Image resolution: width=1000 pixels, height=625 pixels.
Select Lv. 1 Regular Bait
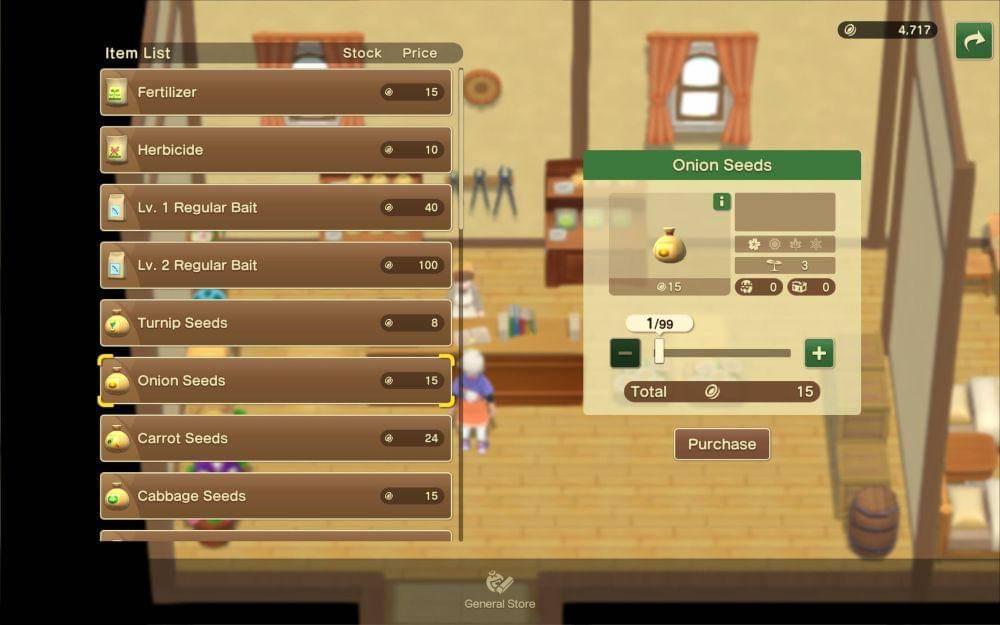275,208
